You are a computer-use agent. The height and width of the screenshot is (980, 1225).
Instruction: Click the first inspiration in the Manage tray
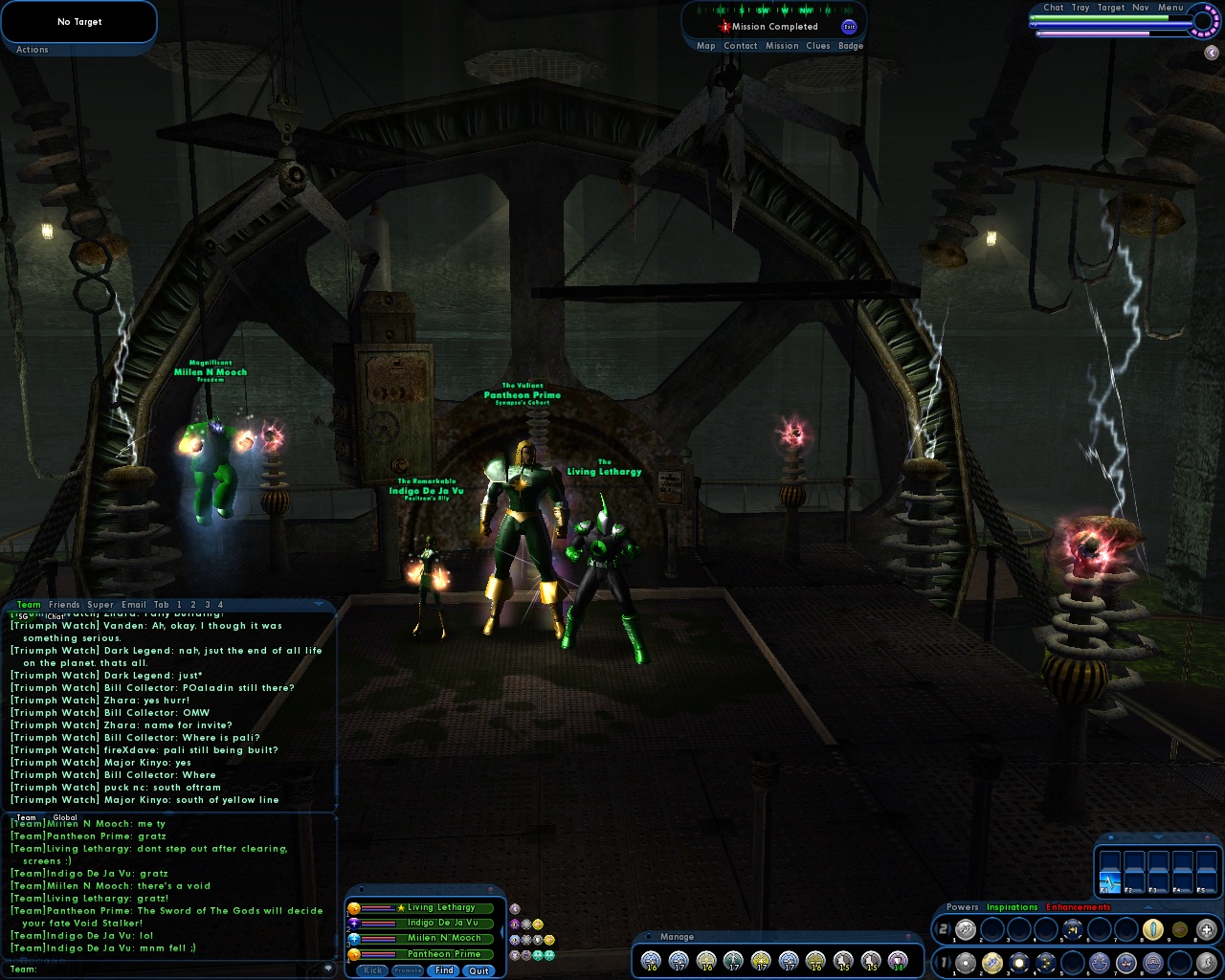coord(651,961)
